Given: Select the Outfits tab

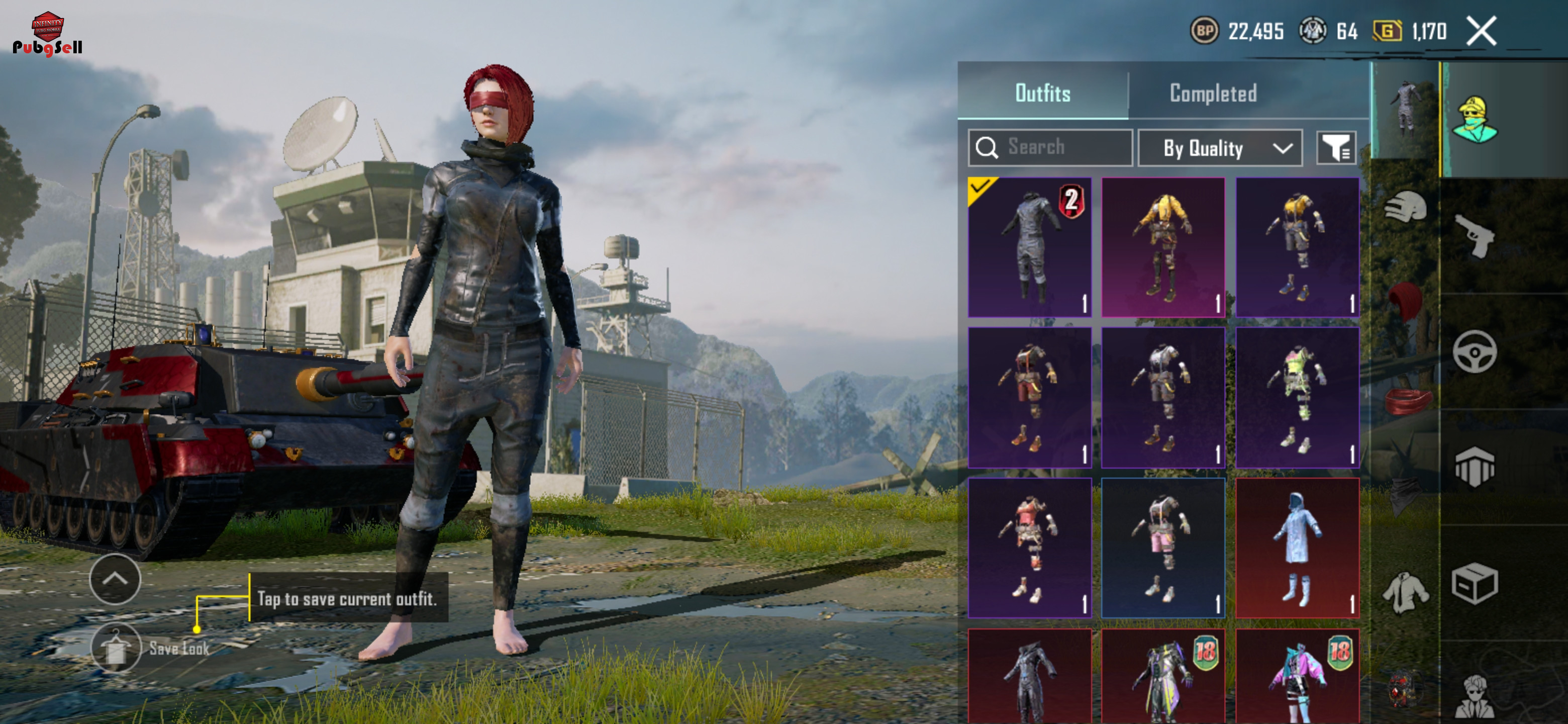Looking at the screenshot, I should [1042, 93].
